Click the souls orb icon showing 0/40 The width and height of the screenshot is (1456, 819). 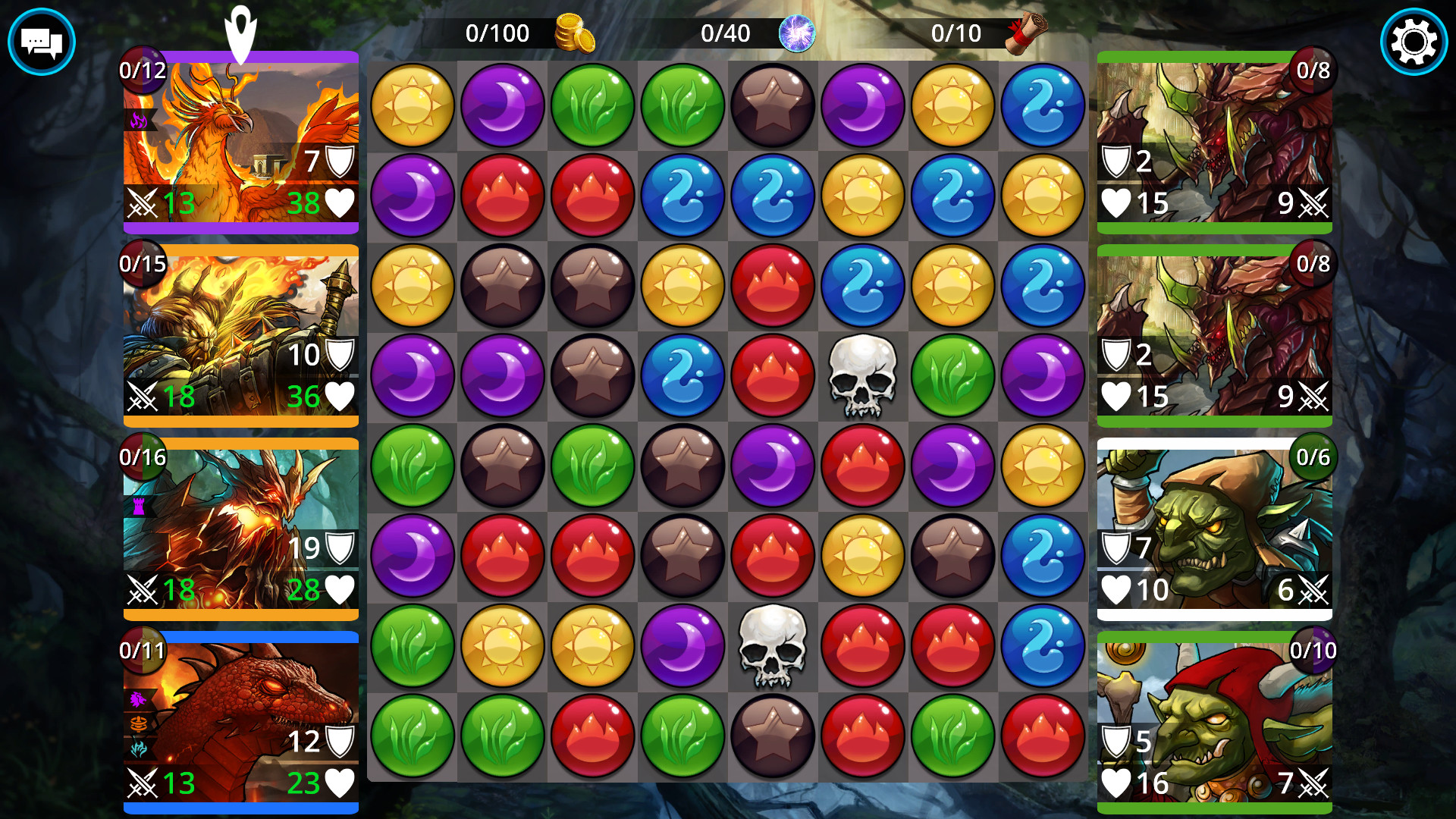(x=798, y=33)
